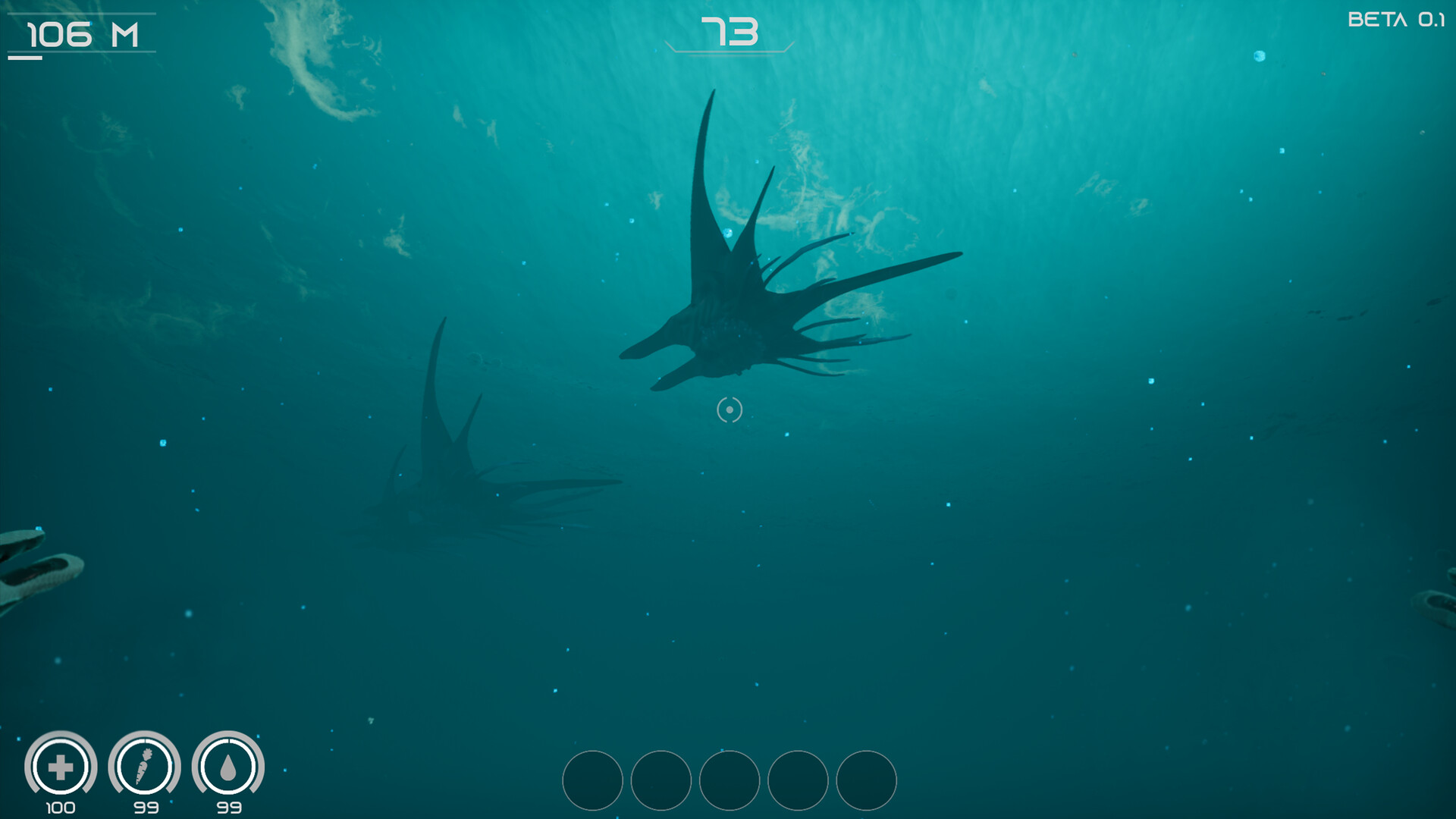1456x819 pixels.
Task: Click the oxygen counter showing 73
Action: click(730, 31)
